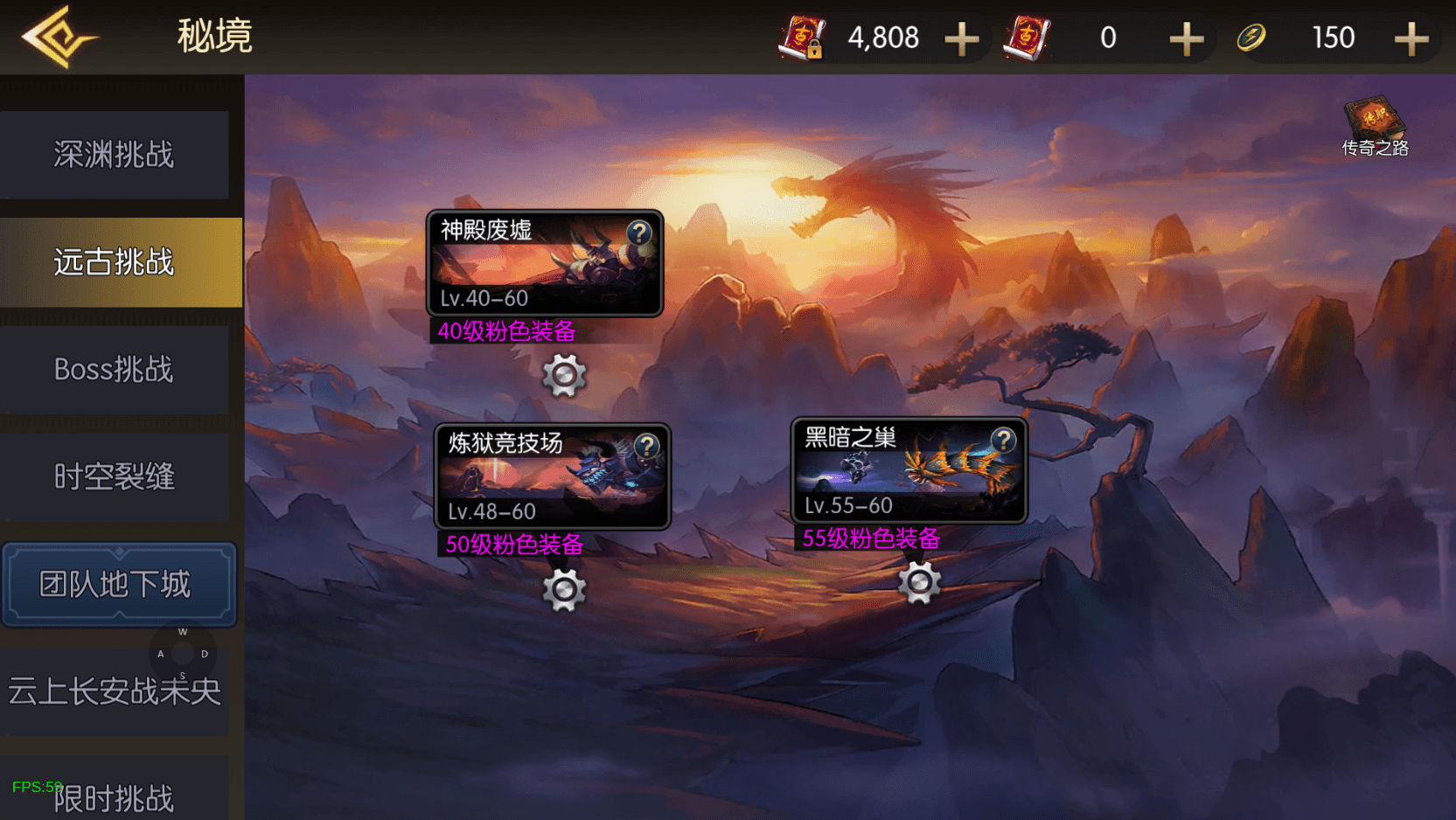Open the Boss挑战 tab
1456x820 pixels.
(x=115, y=370)
